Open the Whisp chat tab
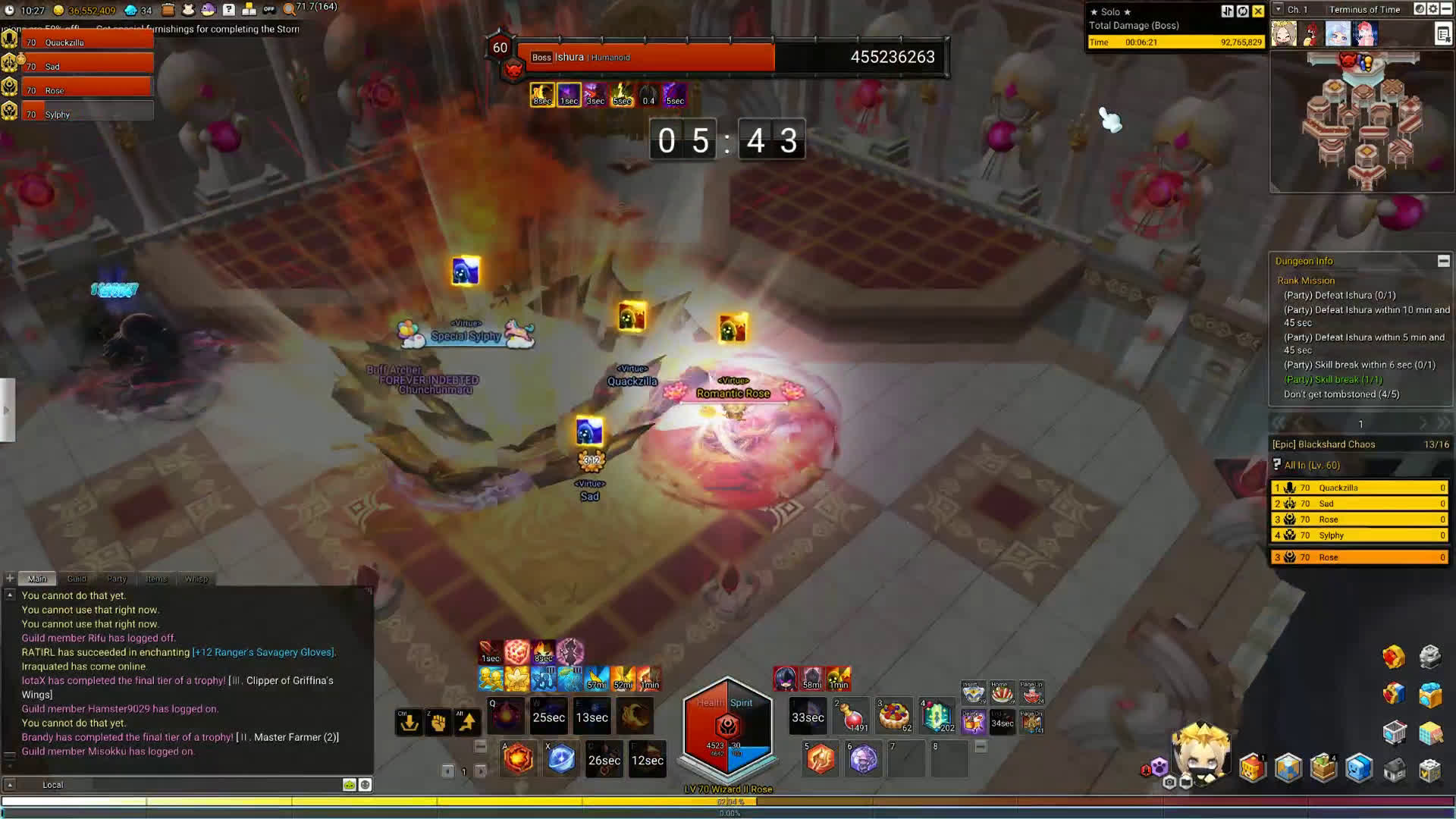This screenshot has width=1456, height=819. 196,579
